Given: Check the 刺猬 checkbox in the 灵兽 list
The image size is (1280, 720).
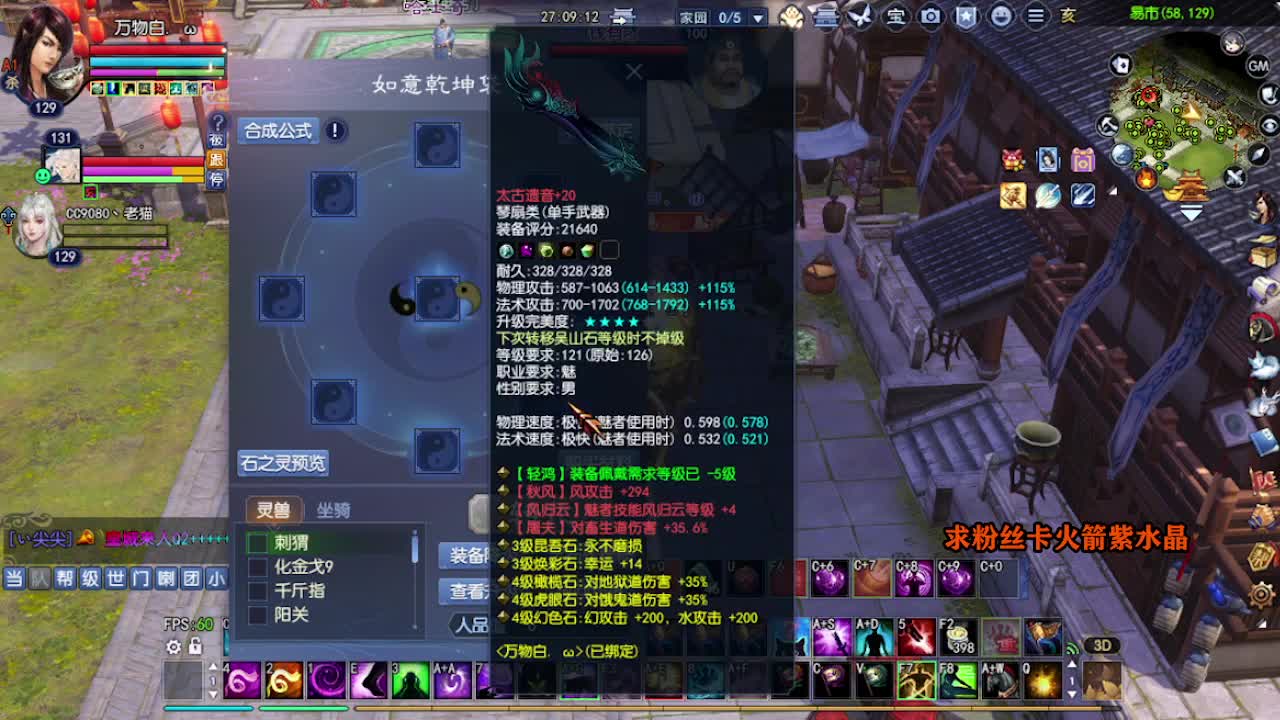Looking at the screenshot, I should (258, 543).
